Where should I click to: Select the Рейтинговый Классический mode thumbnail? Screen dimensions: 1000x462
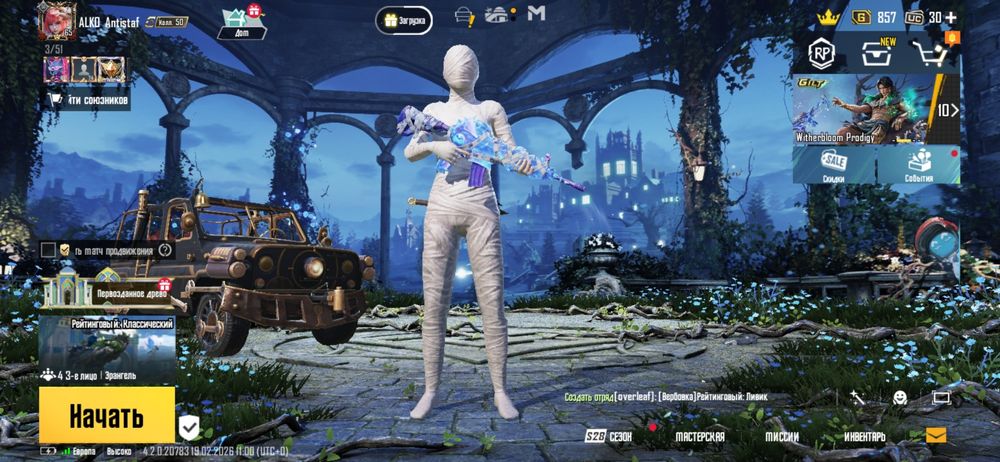(x=108, y=340)
